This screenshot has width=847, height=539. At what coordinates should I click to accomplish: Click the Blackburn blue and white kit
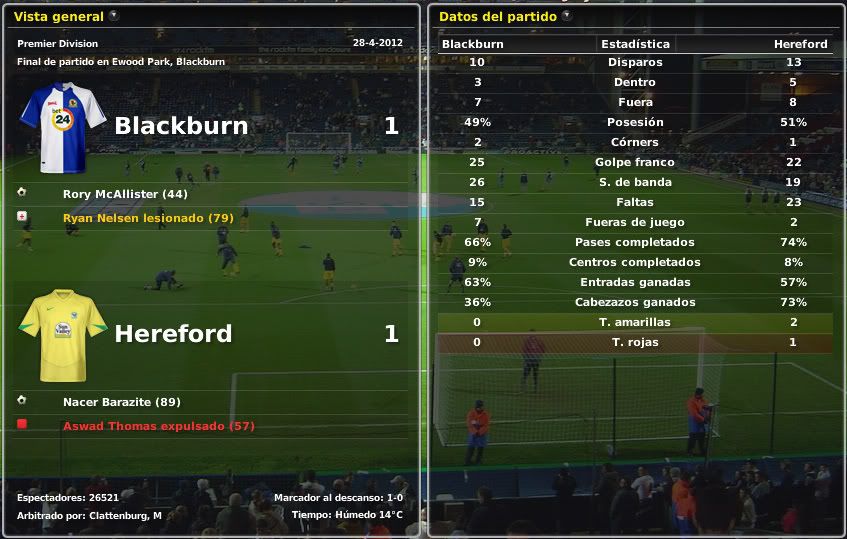[x=62, y=127]
